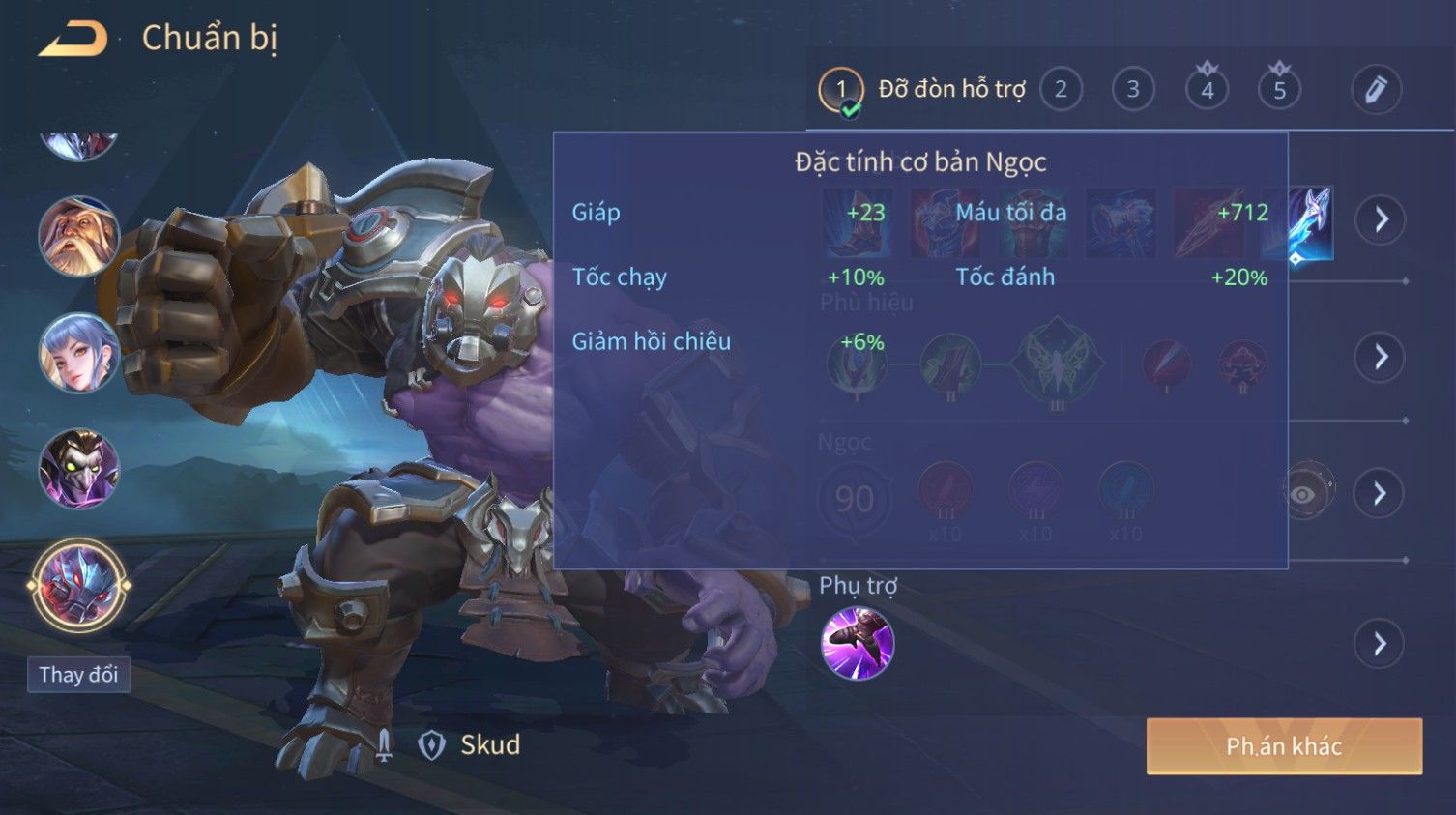
Task: Toggle the rune stats eye icon
Action: [1304, 494]
